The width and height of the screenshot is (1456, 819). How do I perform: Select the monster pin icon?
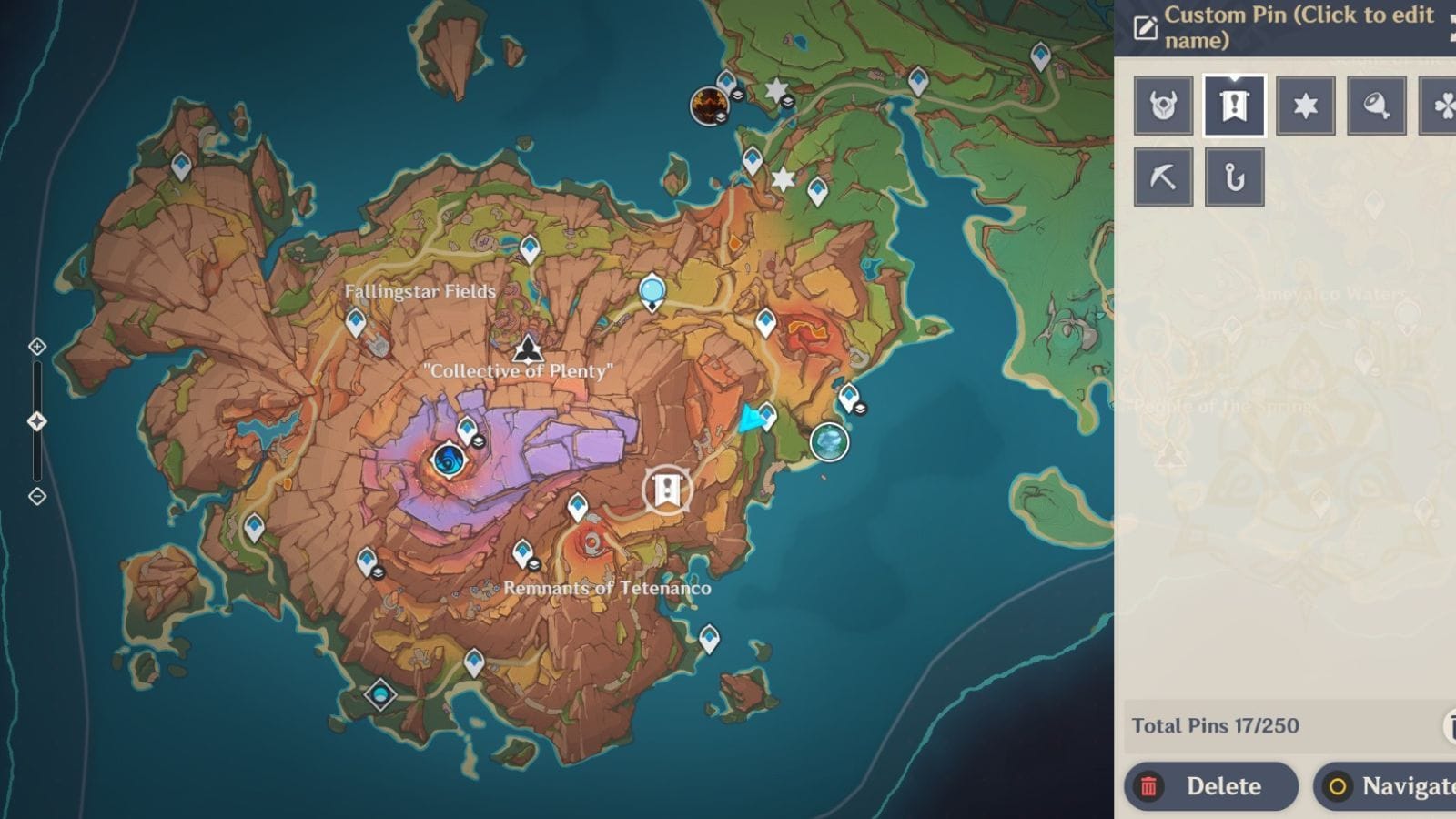click(x=1163, y=104)
